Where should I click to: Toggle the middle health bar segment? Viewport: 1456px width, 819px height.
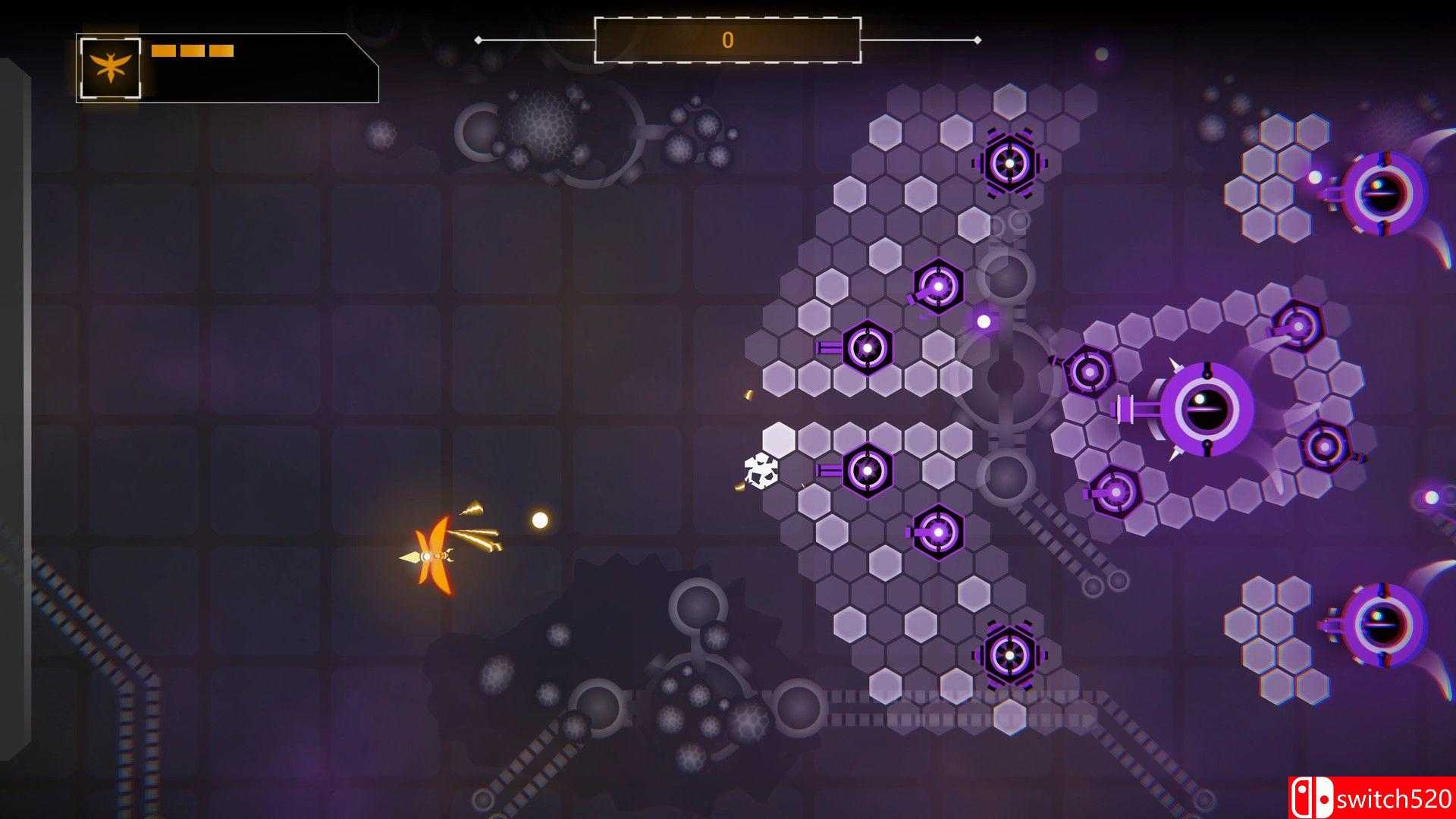(x=192, y=52)
